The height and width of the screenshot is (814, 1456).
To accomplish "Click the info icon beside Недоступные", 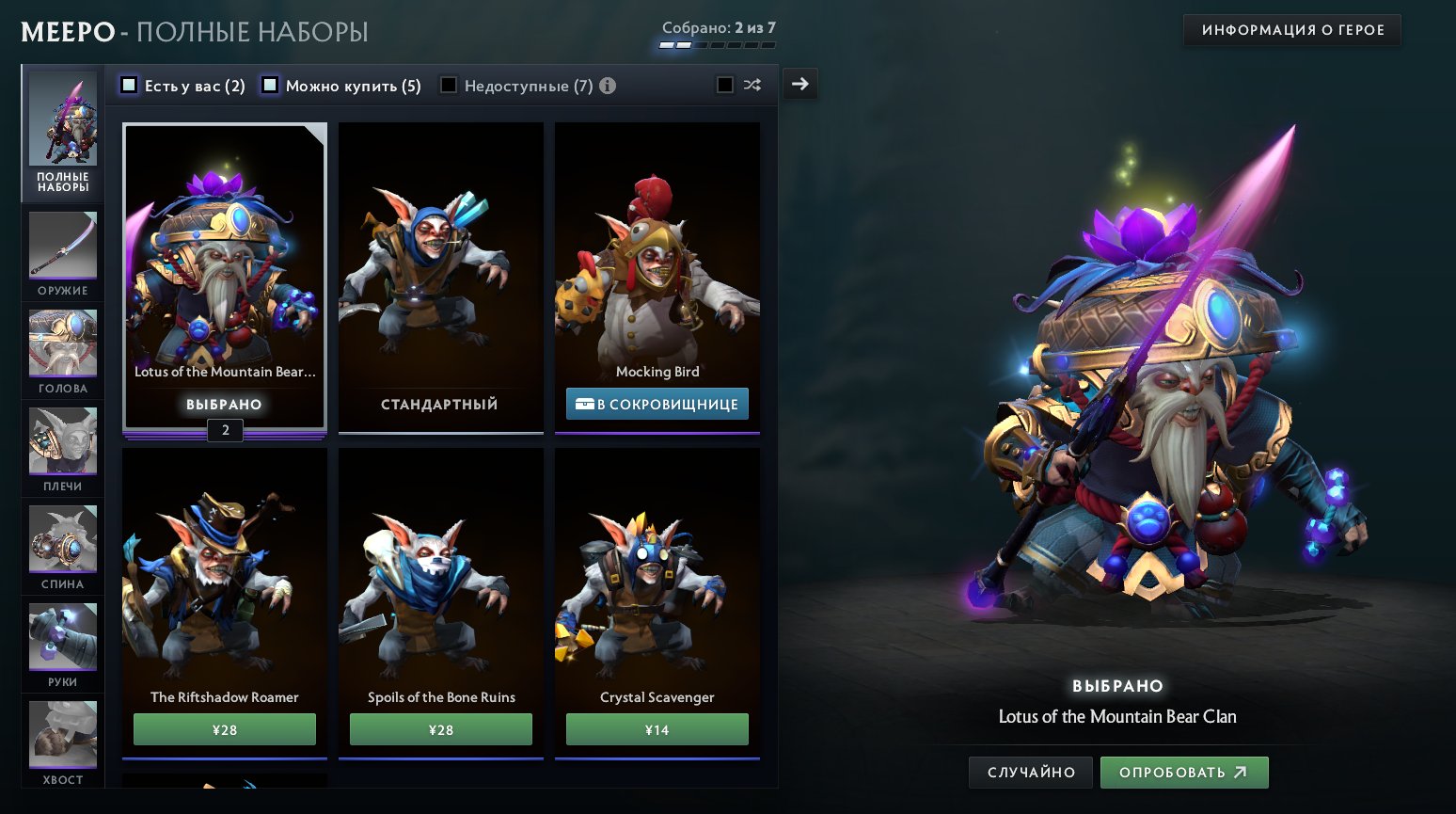I will [608, 86].
